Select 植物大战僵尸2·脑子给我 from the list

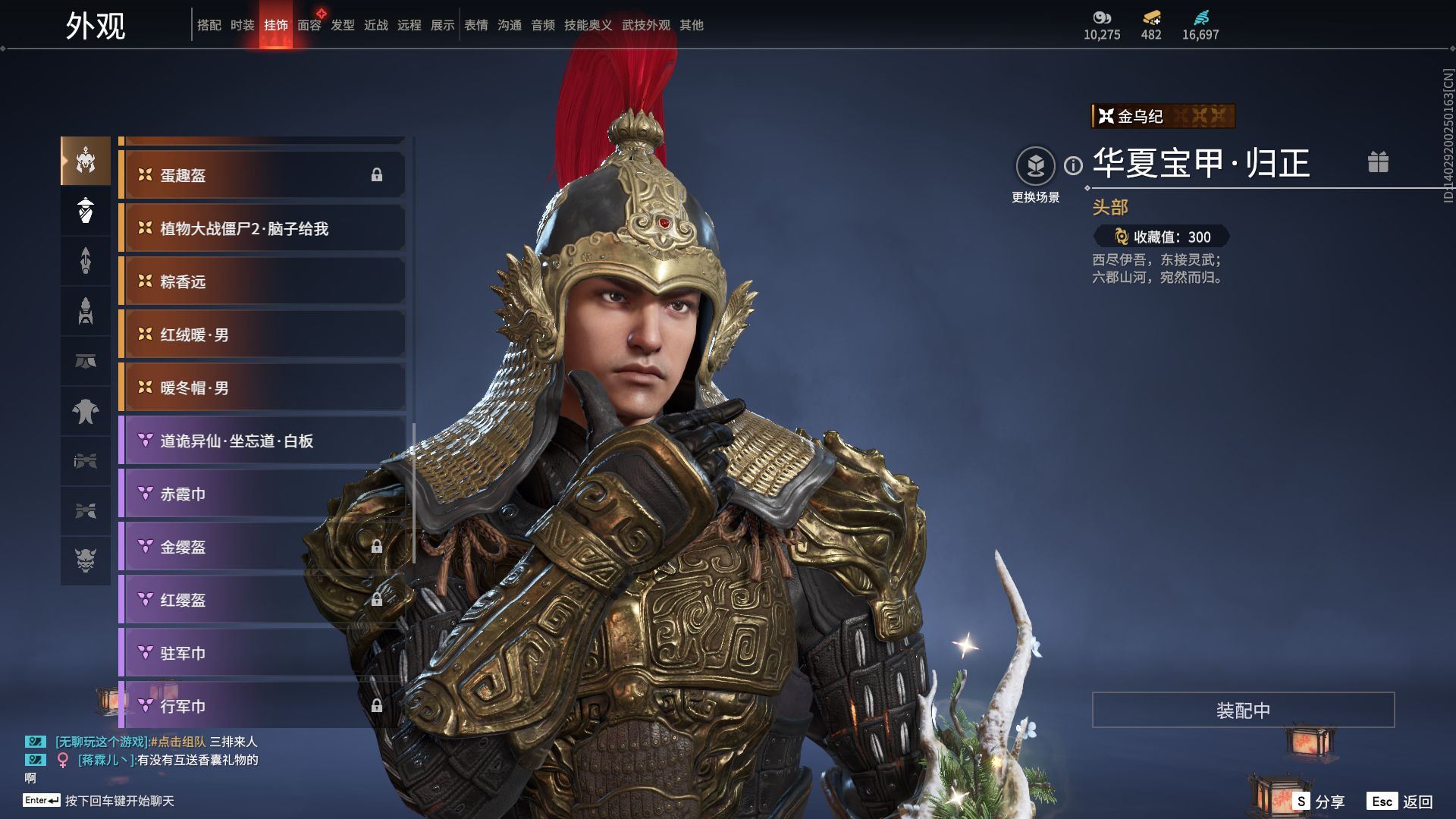[262, 228]
